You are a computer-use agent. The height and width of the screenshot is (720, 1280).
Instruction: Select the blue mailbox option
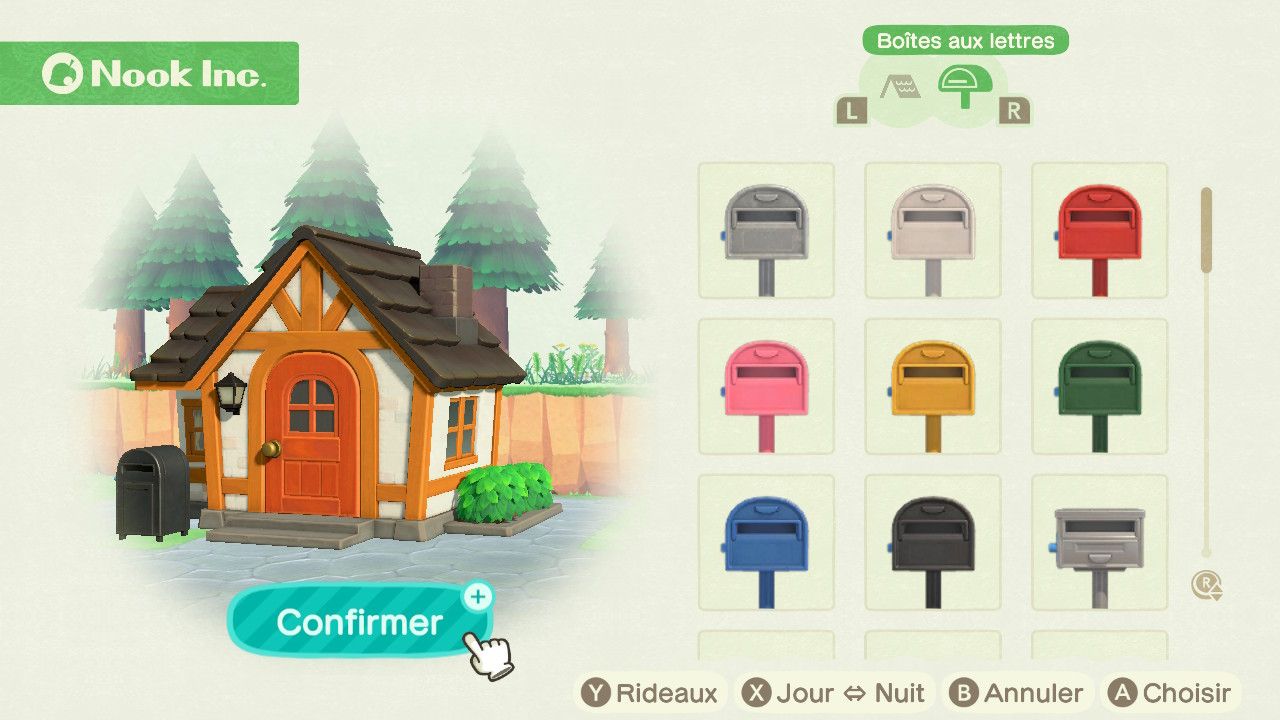(766, 543)
